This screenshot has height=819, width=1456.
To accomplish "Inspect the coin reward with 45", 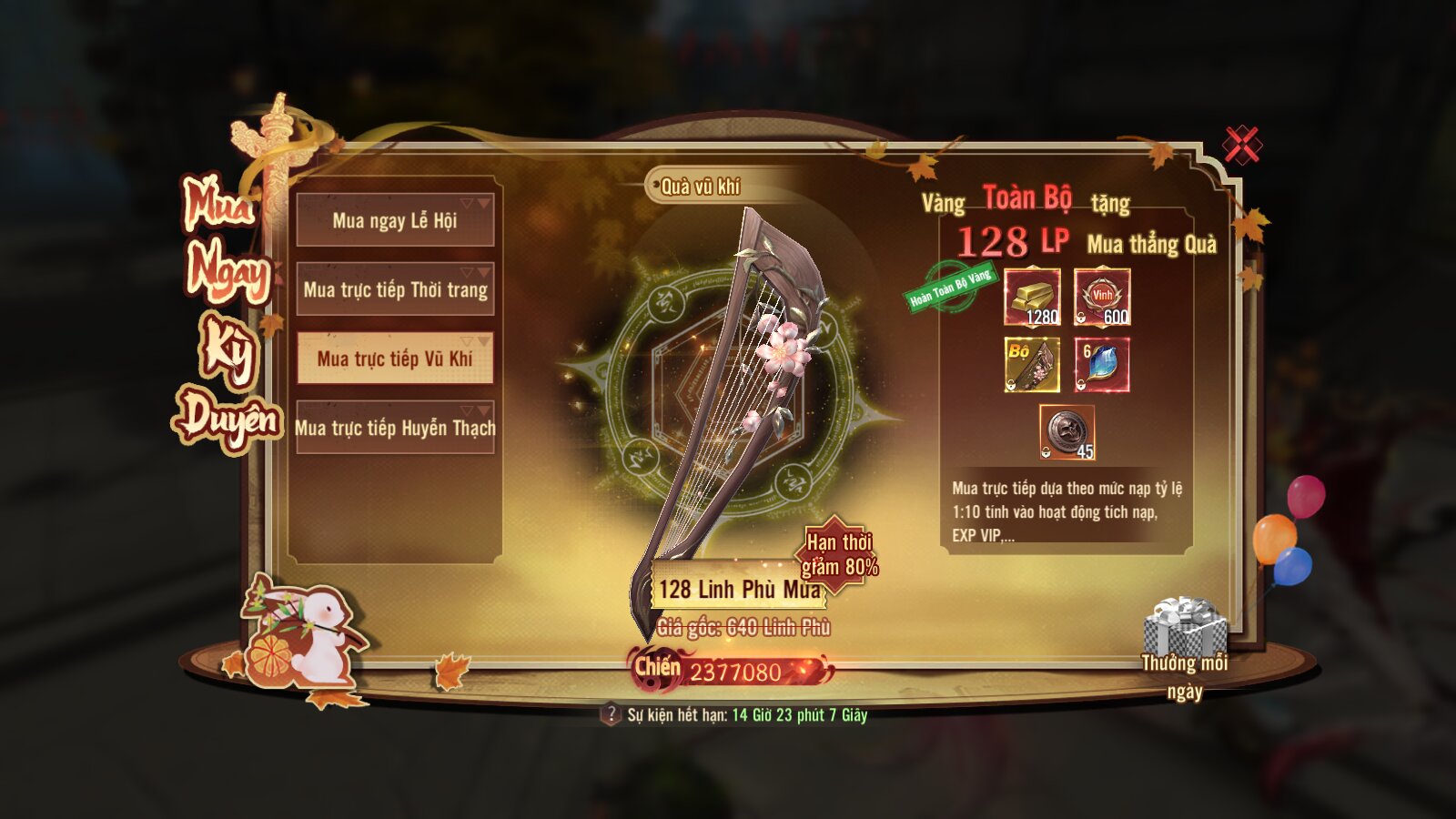I will [1067, 432].
